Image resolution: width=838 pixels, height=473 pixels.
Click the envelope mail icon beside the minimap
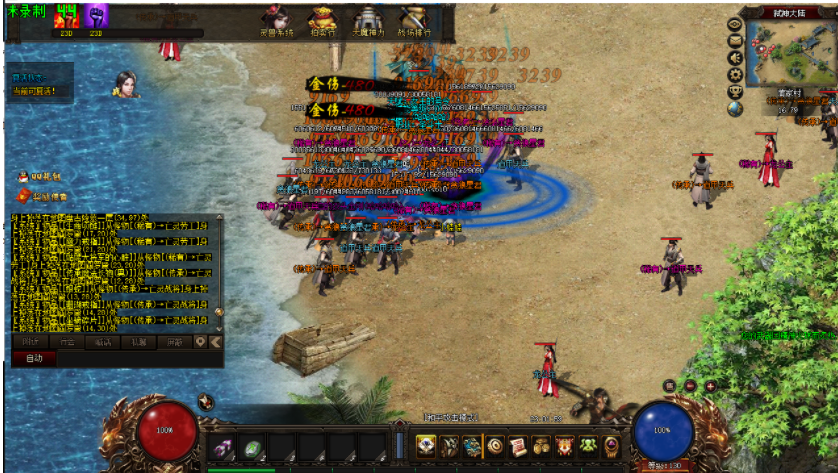click(x=735, y=41)
